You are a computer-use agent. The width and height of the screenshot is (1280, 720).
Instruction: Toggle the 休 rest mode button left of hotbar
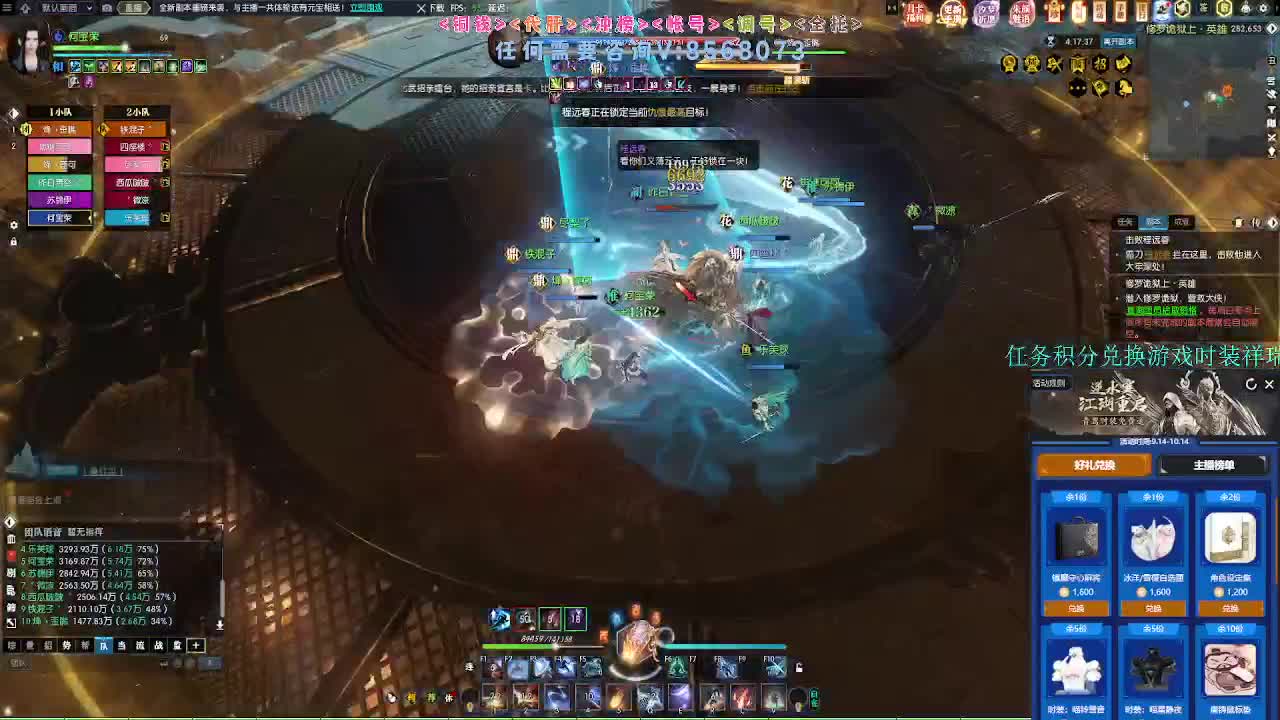pos(448,697)
